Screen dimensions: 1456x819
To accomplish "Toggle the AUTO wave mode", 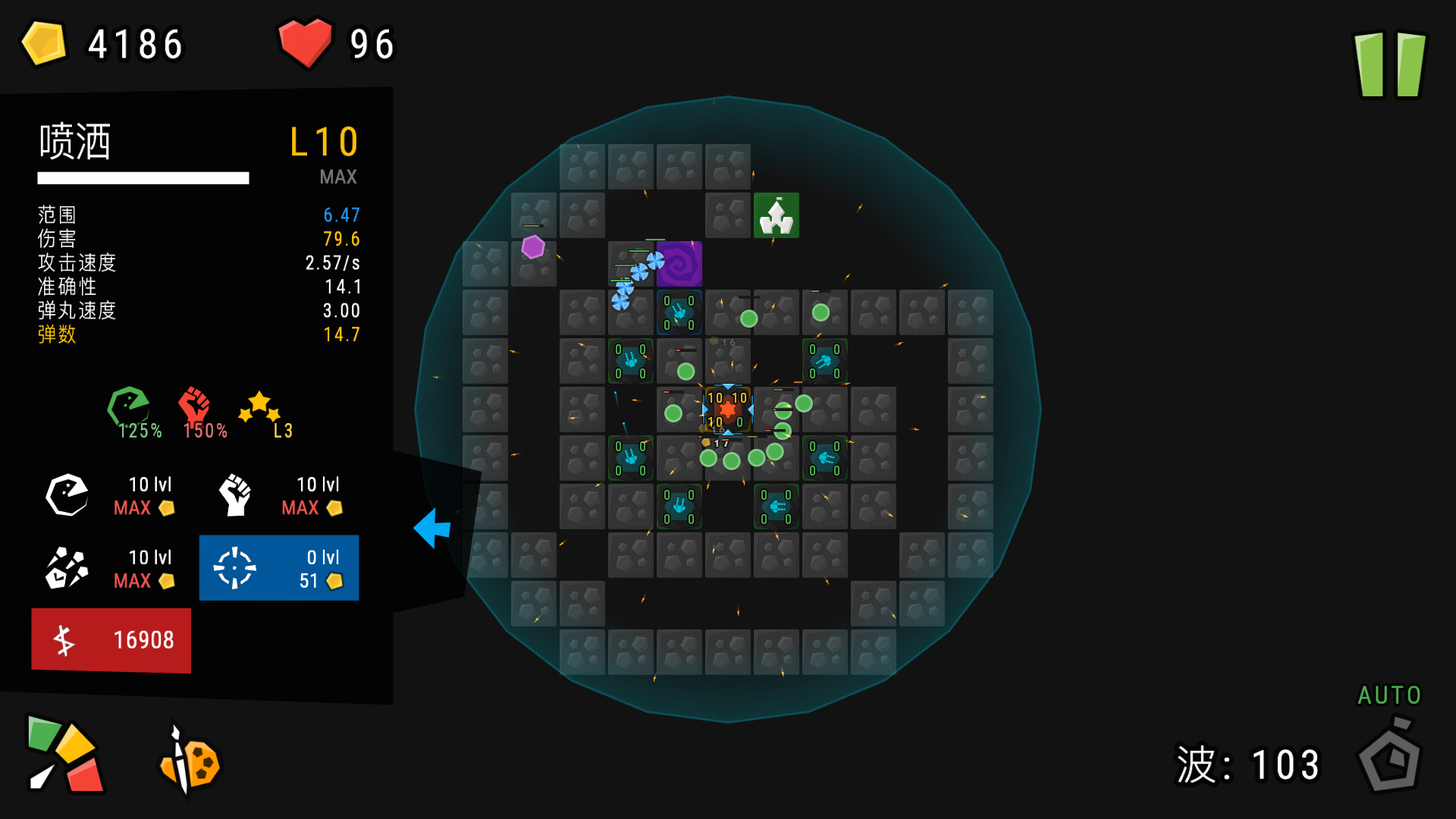I will [1389, 695].
